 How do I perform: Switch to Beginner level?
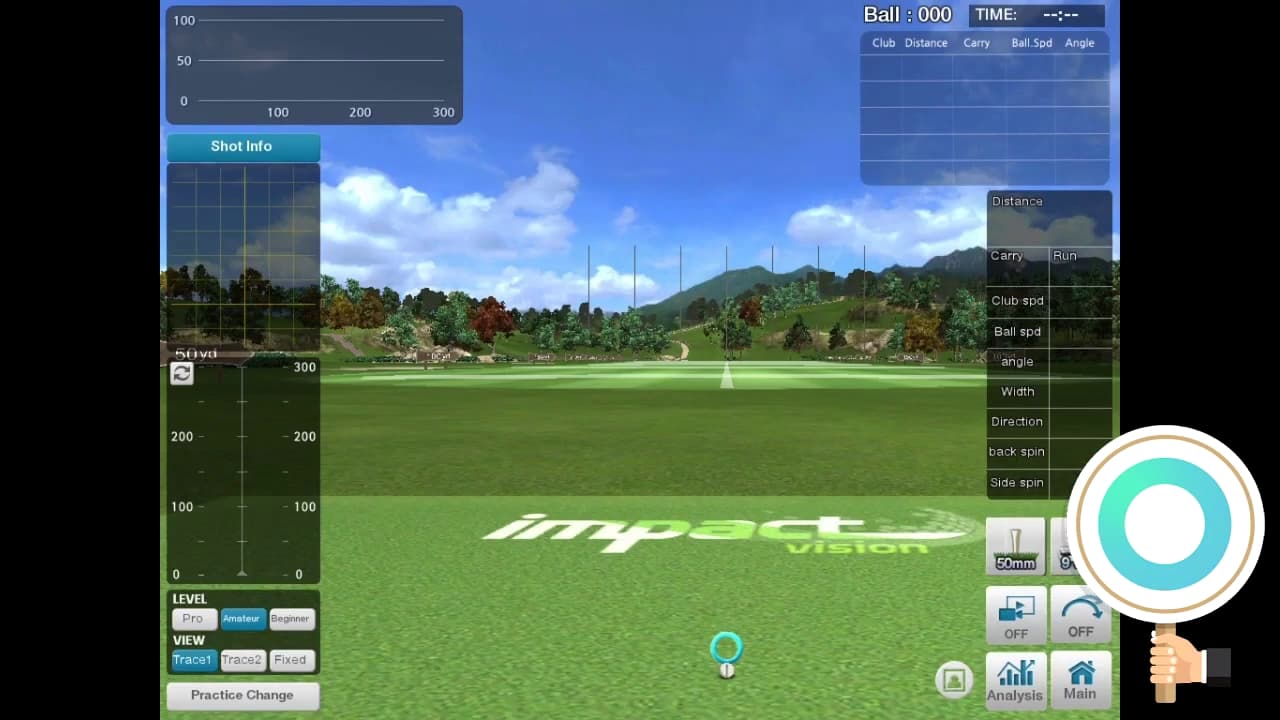pos(291,619)
